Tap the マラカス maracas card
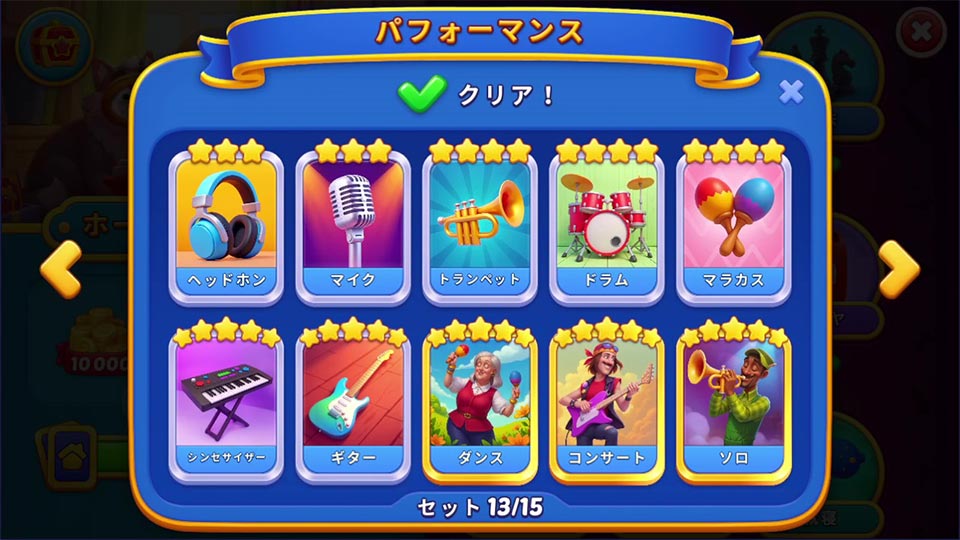This screenshot has height=540, width=960. [734, 227]
